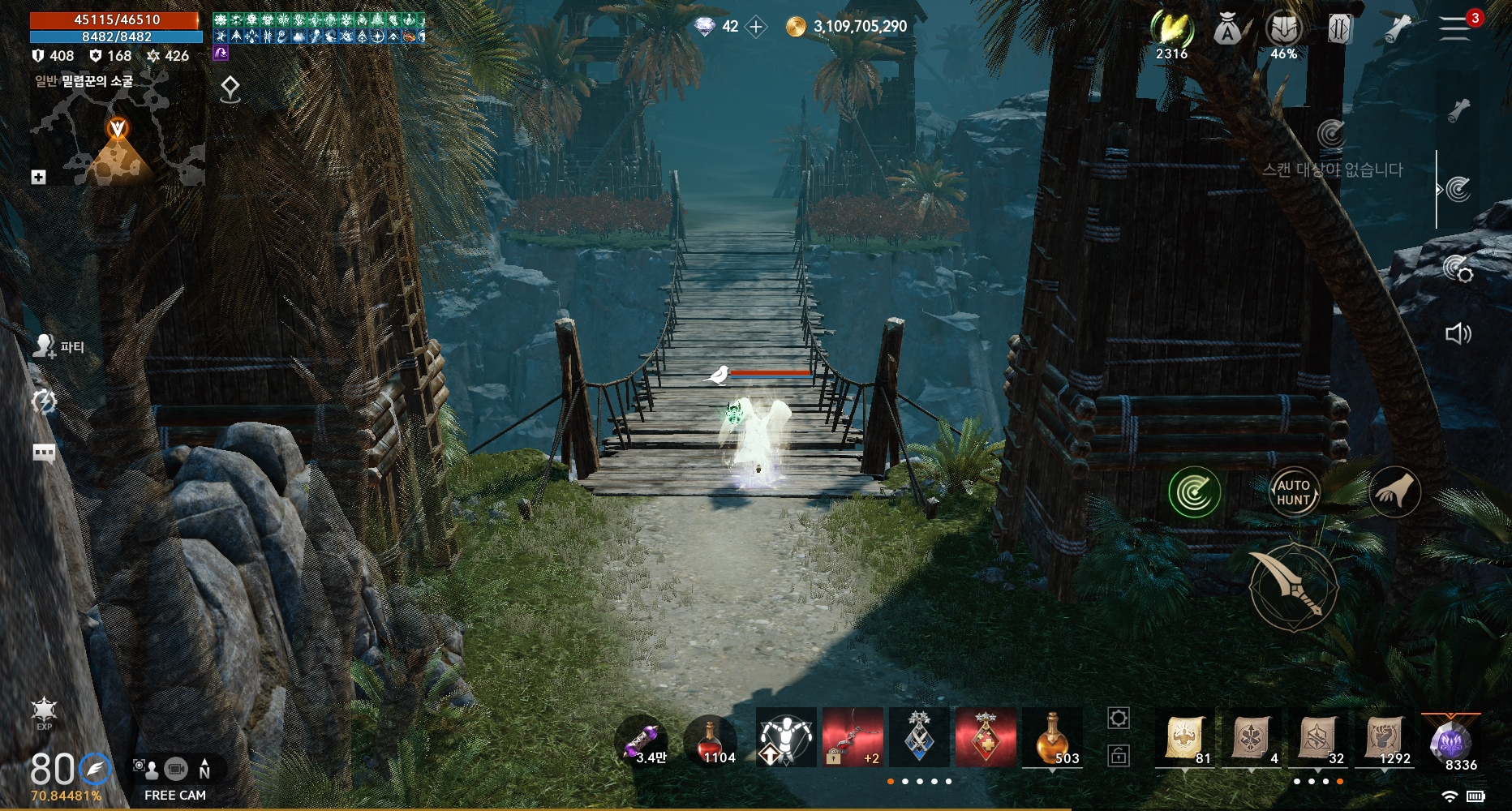The image size is (1512, 811).
Task: Toggle sound with the speaker icon
Action: [x=1458, y=333]
